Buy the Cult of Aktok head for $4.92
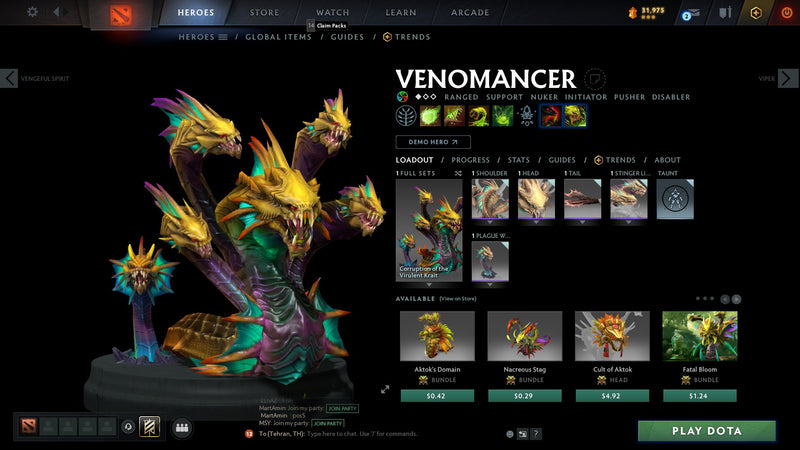This screenshot has width=800, height=450. click(x=612, y=395)
